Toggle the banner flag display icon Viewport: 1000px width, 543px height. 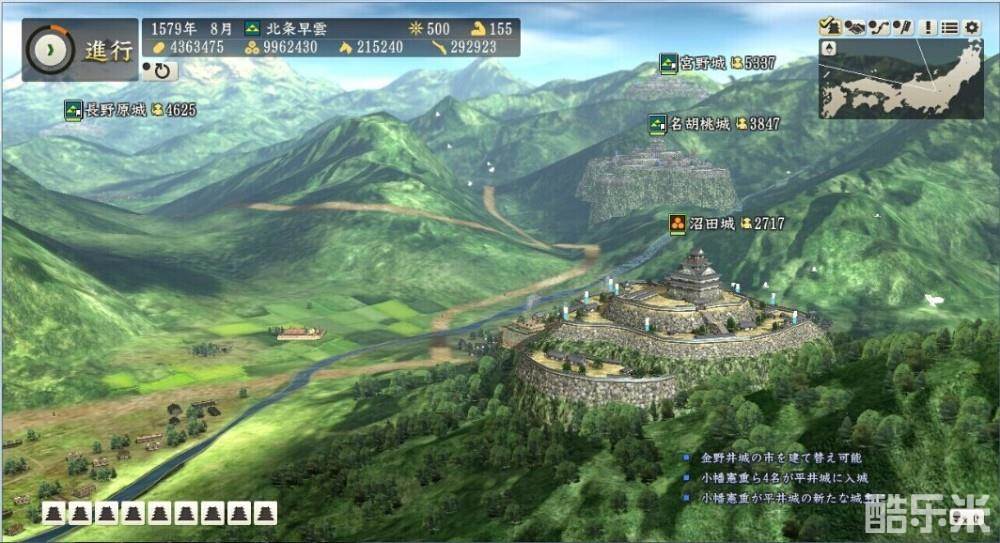click(x=902, y=27)
